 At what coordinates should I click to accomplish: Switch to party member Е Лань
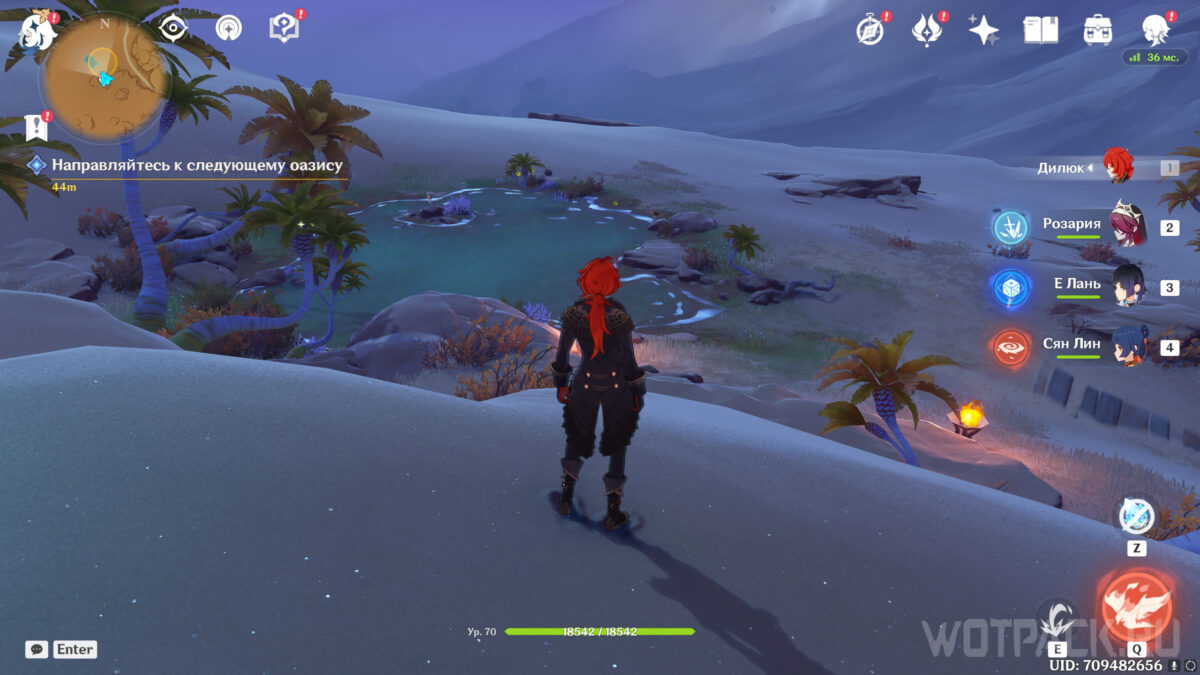point(1128,285)
